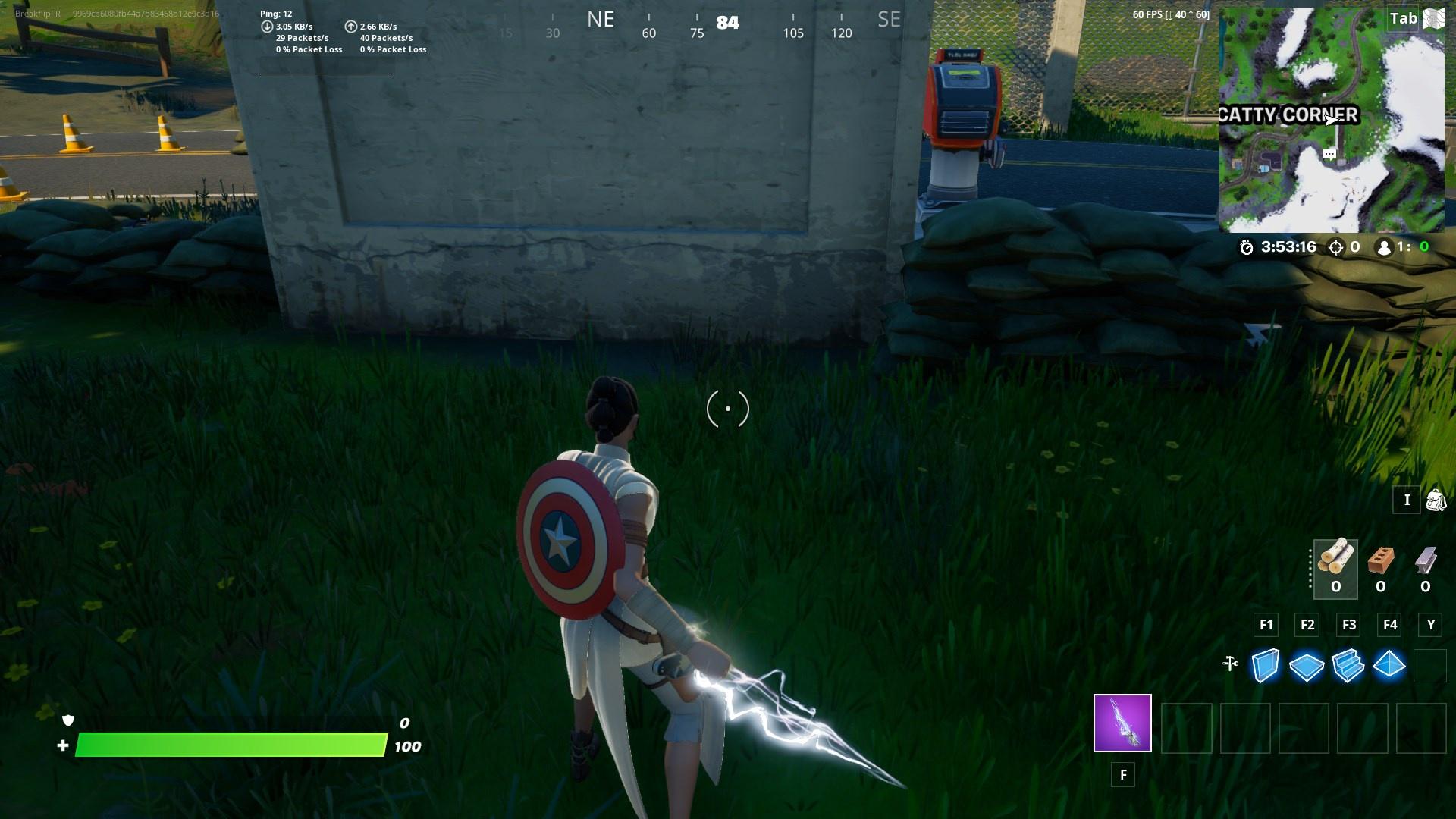Select the floor build piece icon

coord(1306,666)
